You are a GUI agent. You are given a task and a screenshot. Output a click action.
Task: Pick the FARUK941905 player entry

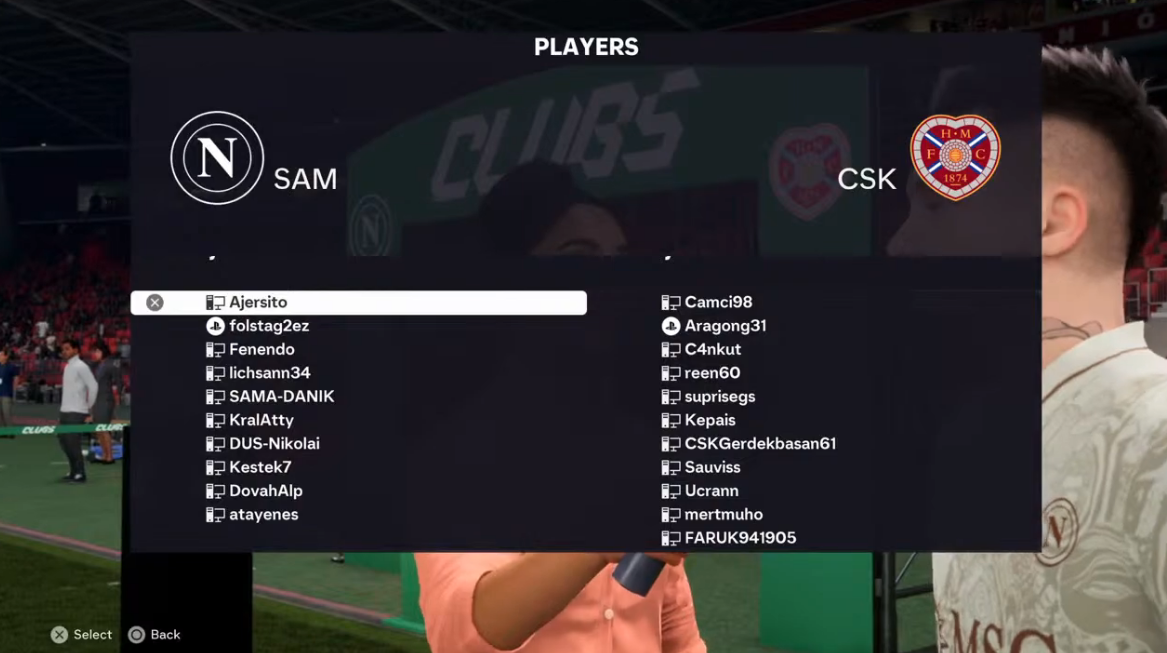tap(740, 539)
